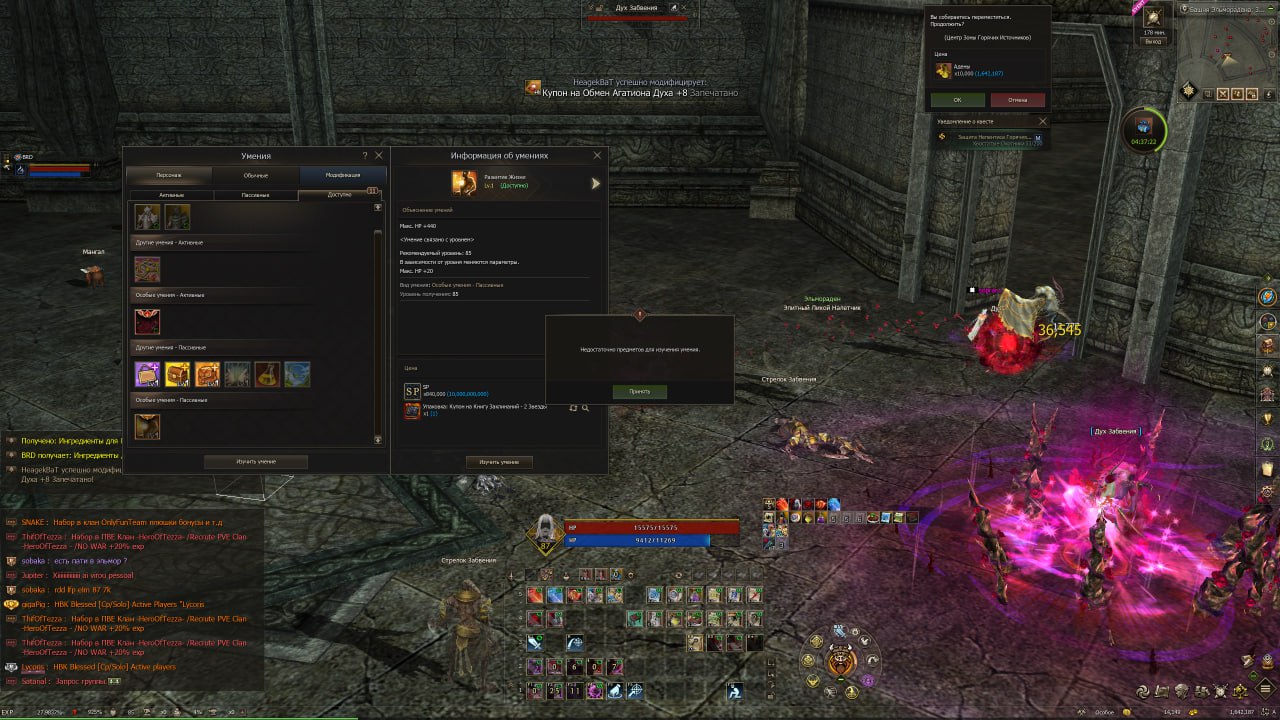The width and height of the screenshot is (1280, 720).
Task: Close the Информация об умениях panel
Action: pos(598,156)
